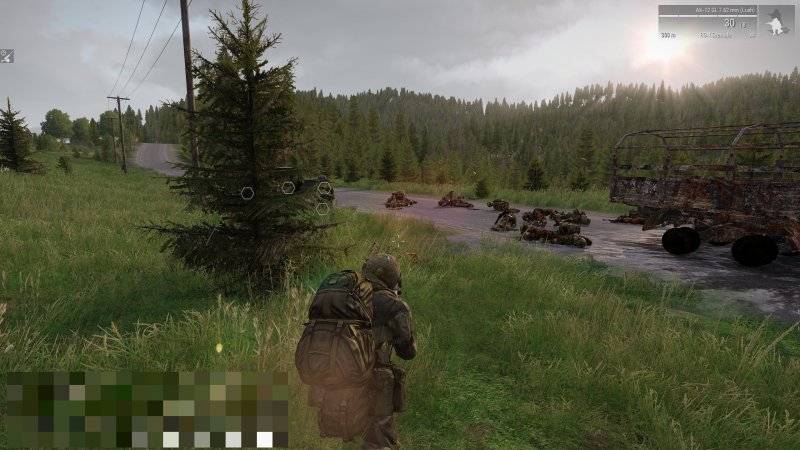The image size is (800, 450).
Task: Click the soldier stance indicator icon
Action: [776, 24]
